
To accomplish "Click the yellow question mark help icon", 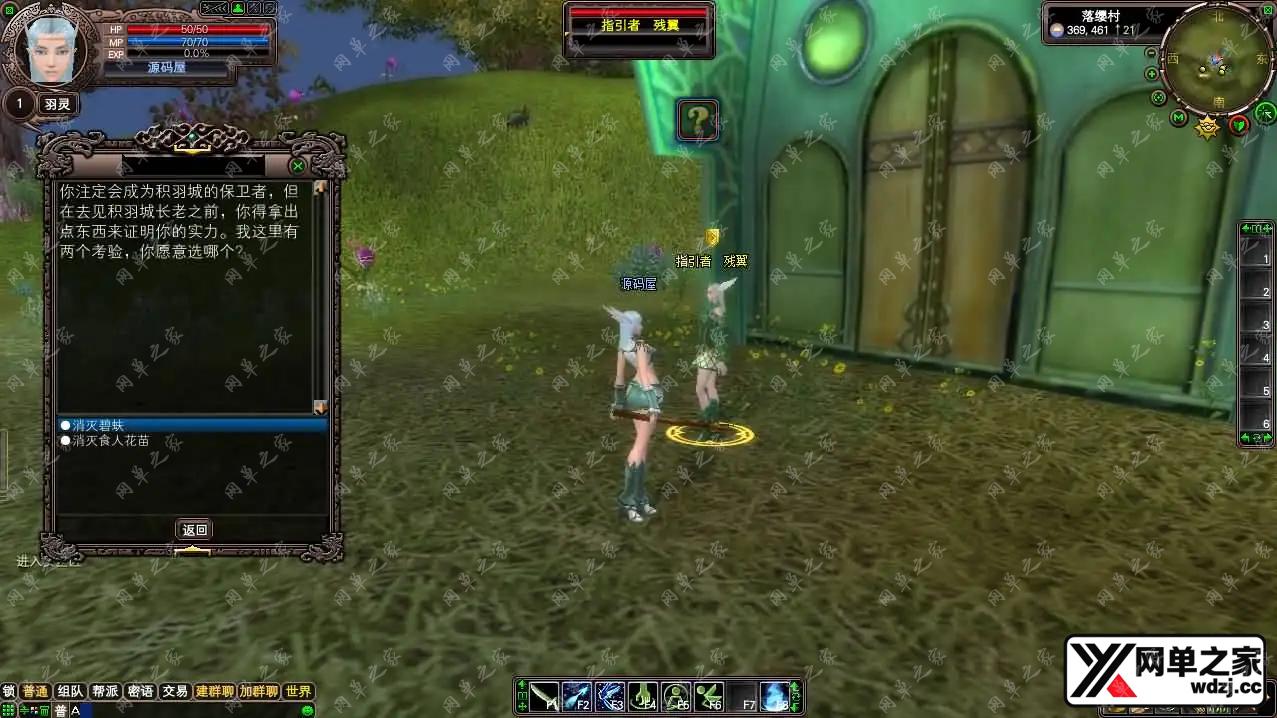I will (x=698, y=120).
